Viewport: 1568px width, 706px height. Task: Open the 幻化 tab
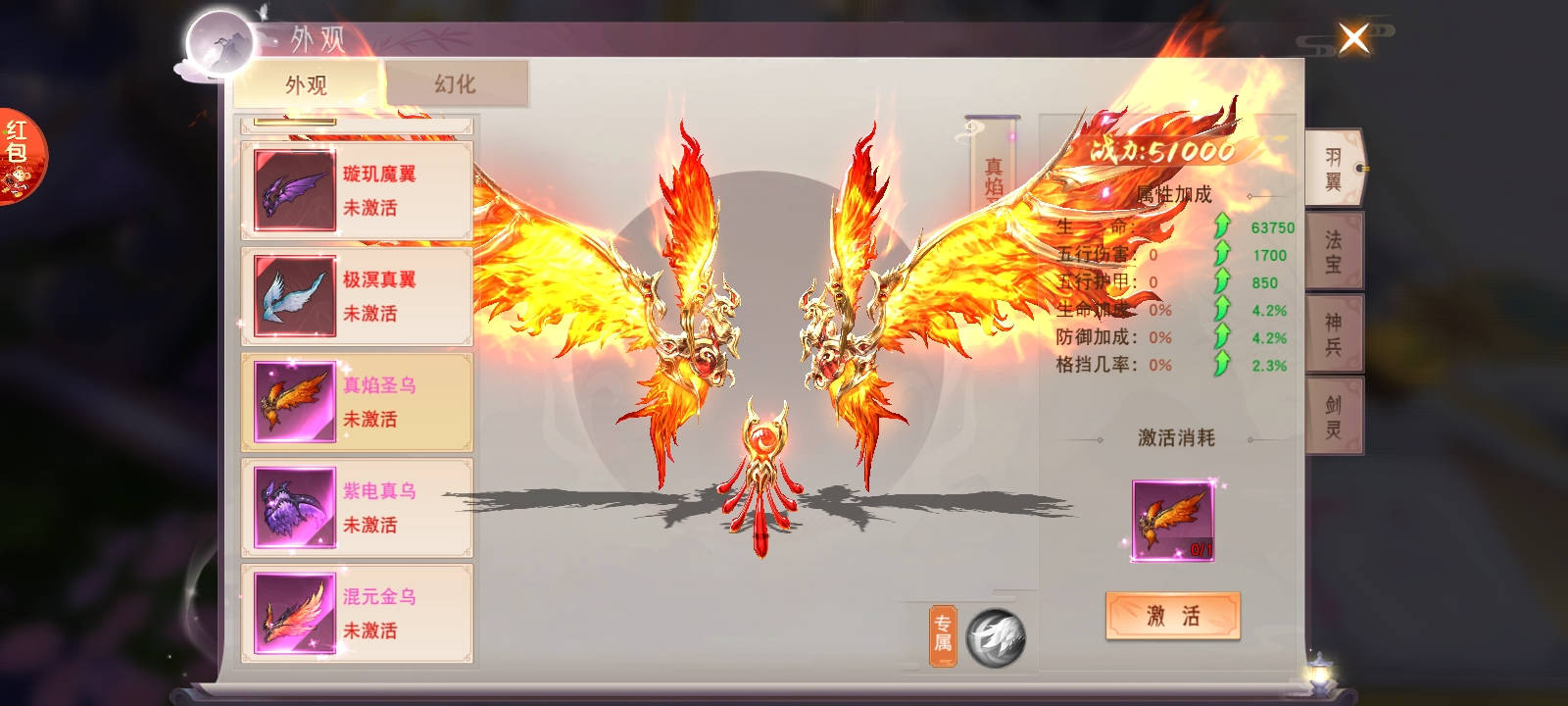coord(456,84)
